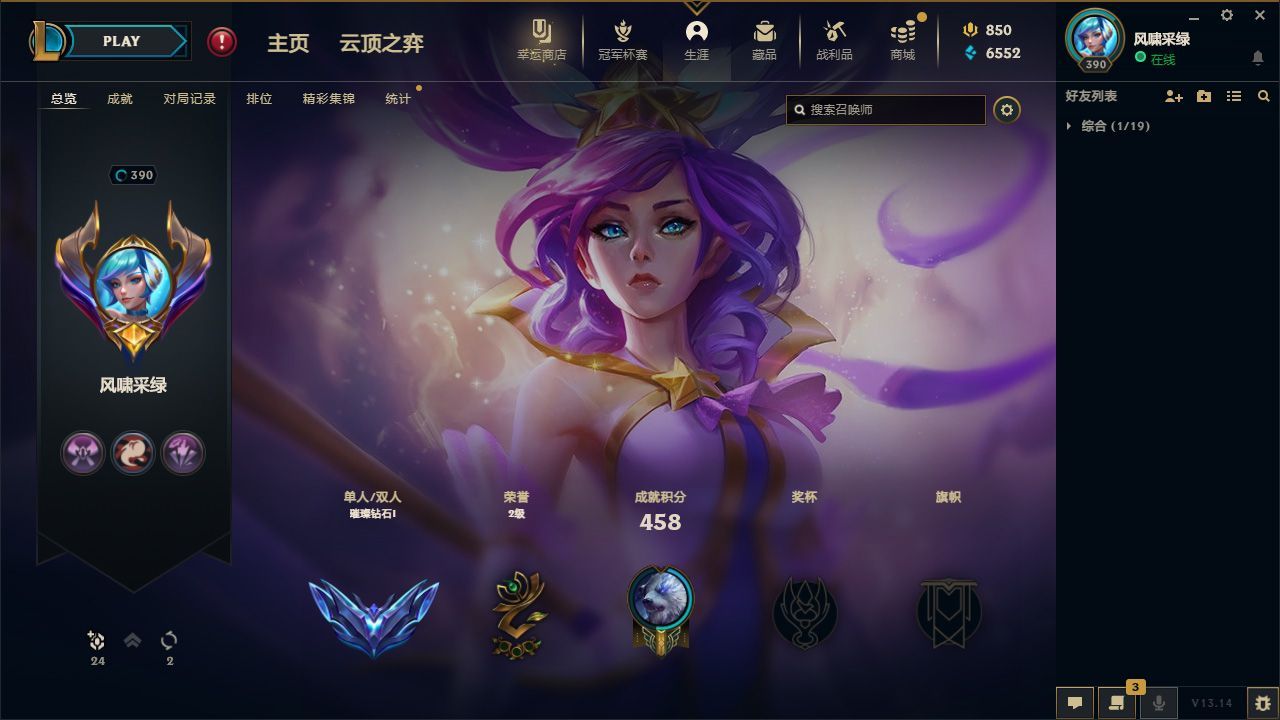
Task: Click the PLAY button
Action: (x=119, y=41)
